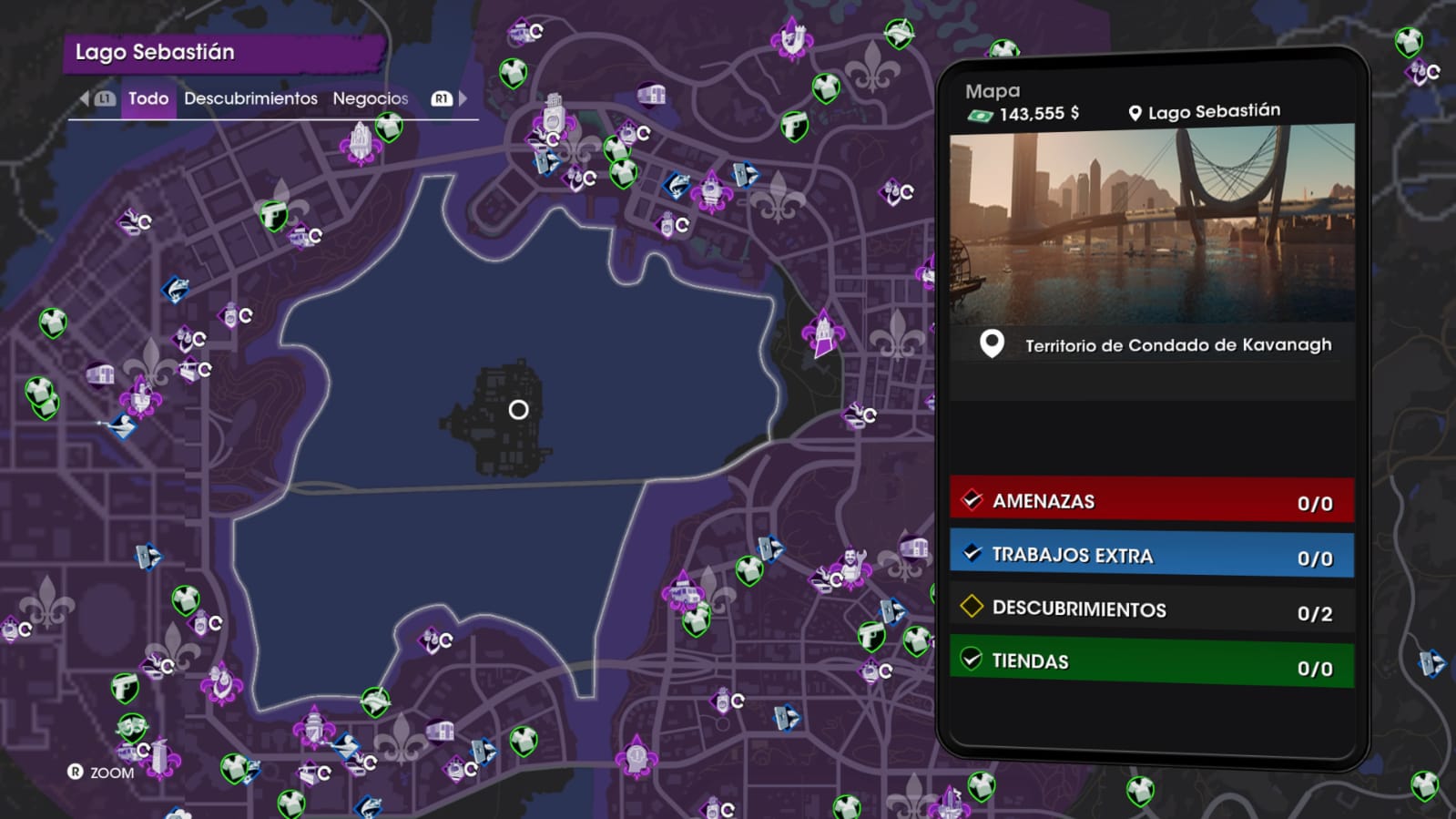
Task: Select the Amenazas row
Action: (1151, 501)
